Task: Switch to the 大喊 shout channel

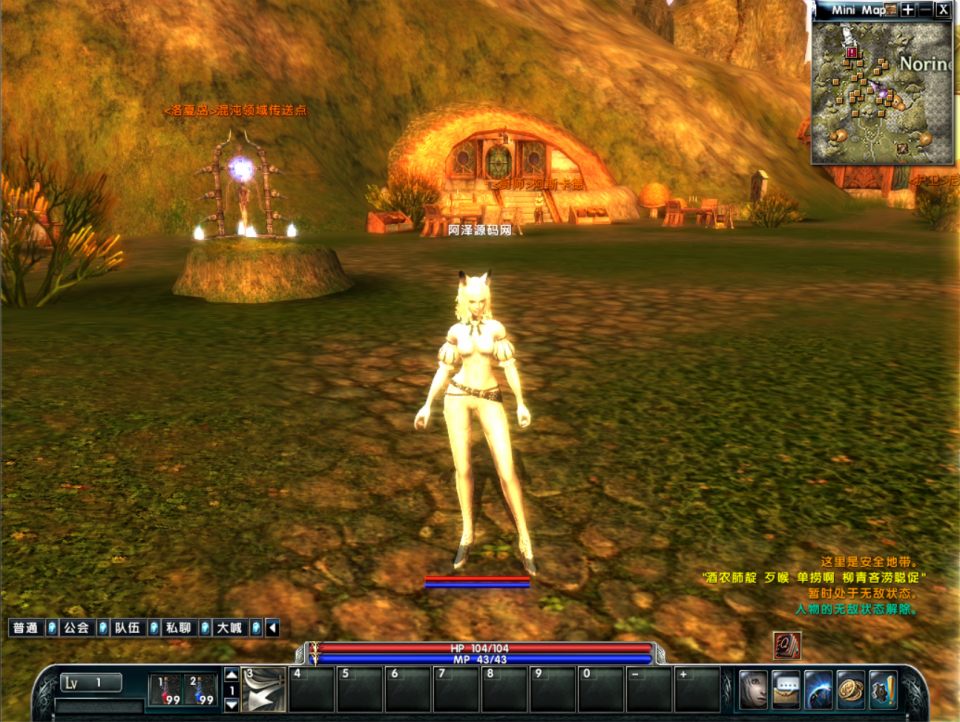Action: [230, 628]
